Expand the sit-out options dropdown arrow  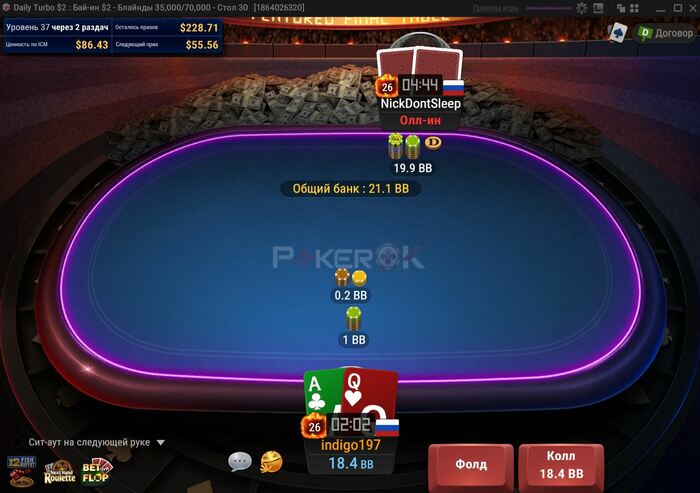point(160,442)
